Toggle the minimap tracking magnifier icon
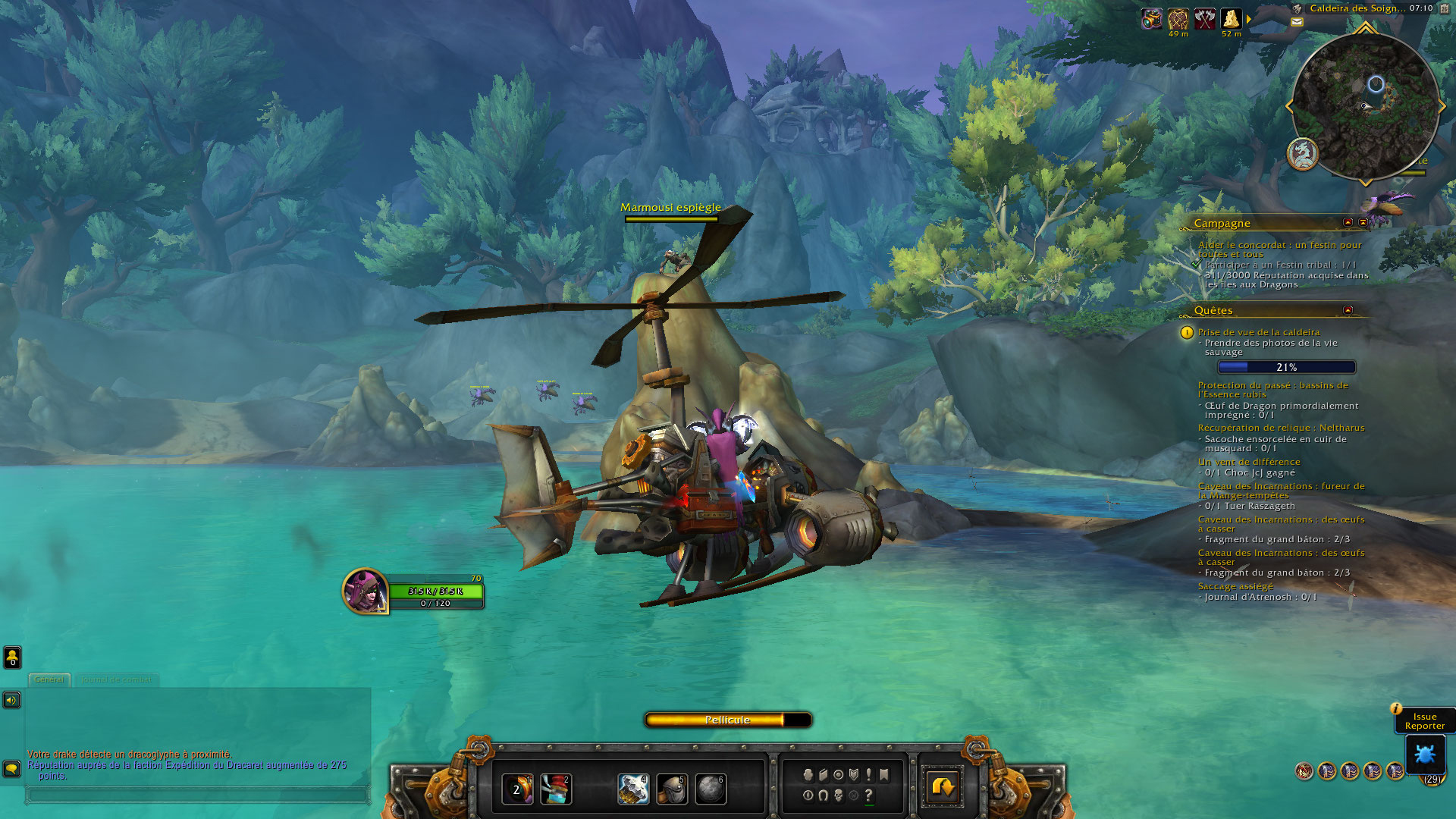 pyautogui.click(x=1298, y=8)
